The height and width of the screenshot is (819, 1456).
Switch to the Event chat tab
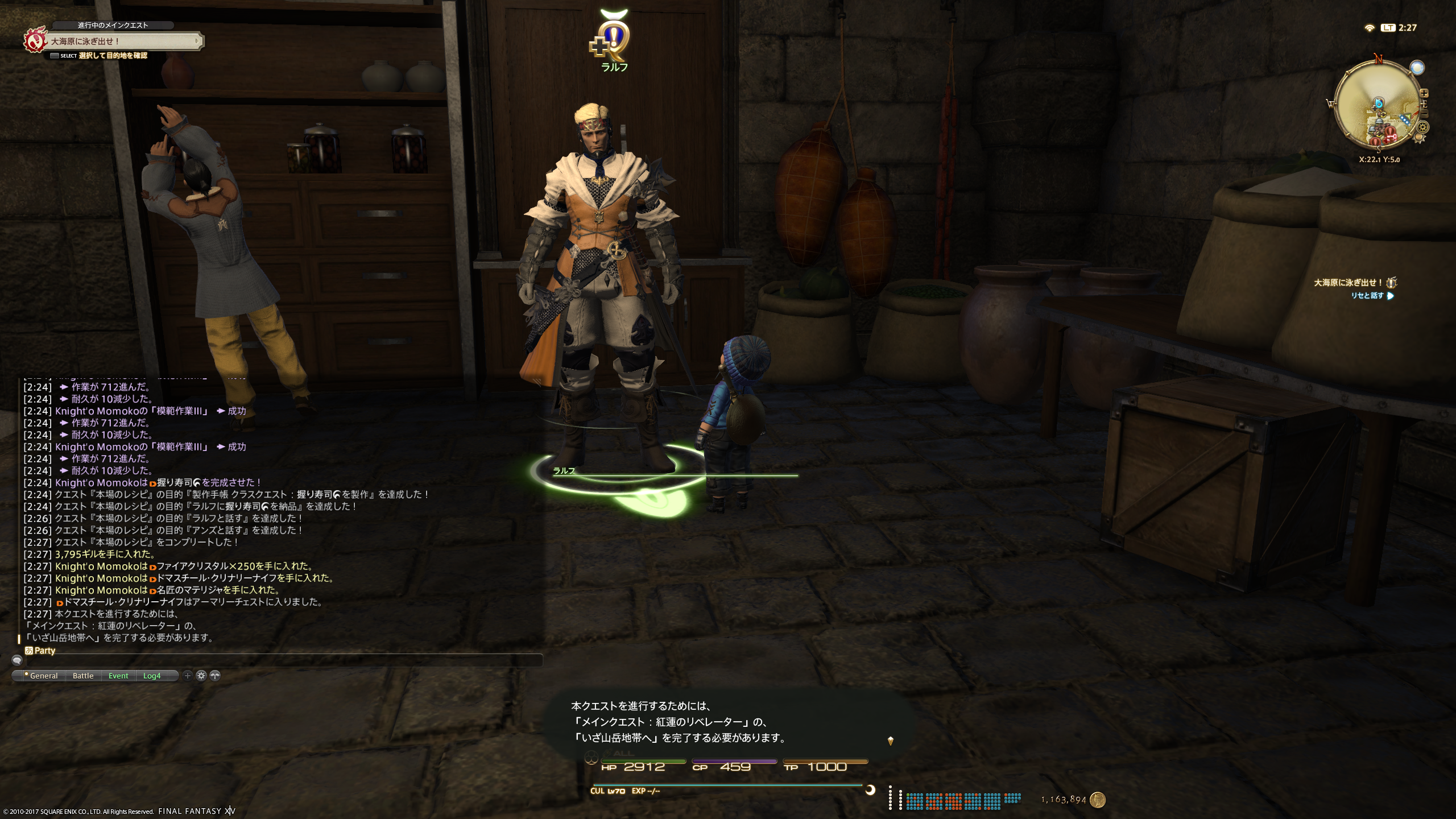[118, 676]
